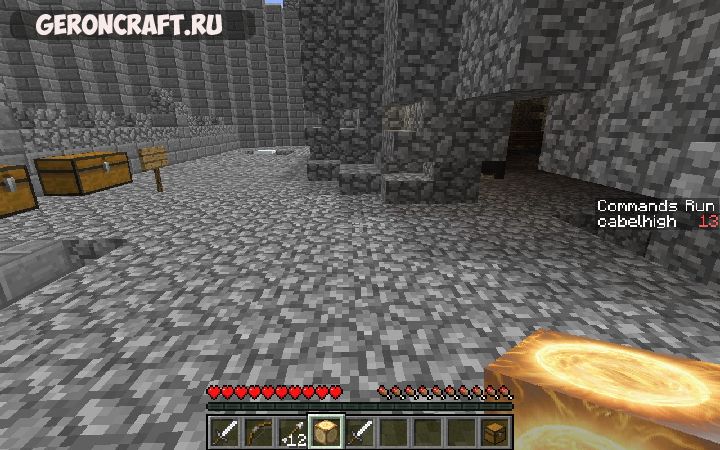Choose the sword slot beside the glowing block
The height and width of the screenshot is (450, 720).
(361, 432)
